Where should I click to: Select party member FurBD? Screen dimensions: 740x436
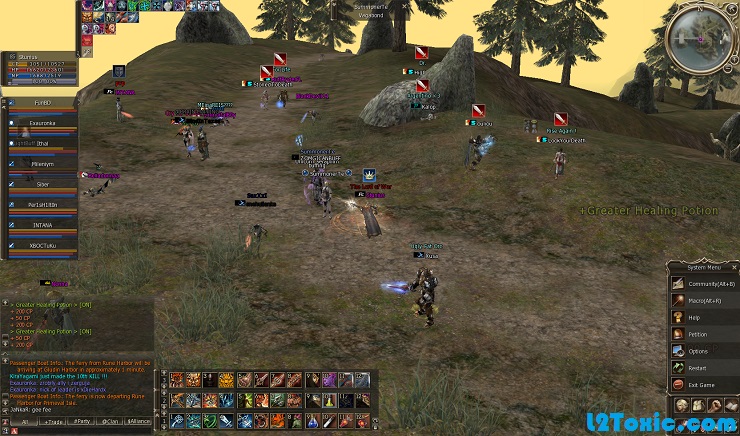42,102
